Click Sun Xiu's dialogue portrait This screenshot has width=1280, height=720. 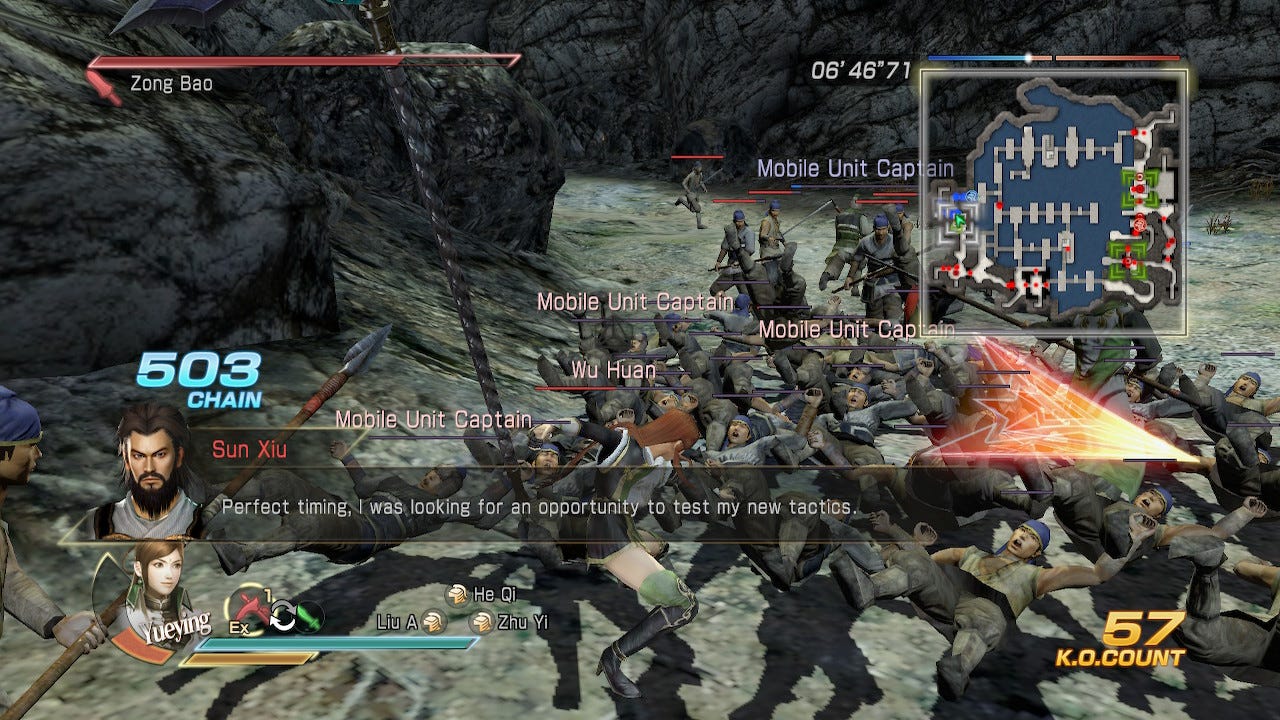click(152, 463)
